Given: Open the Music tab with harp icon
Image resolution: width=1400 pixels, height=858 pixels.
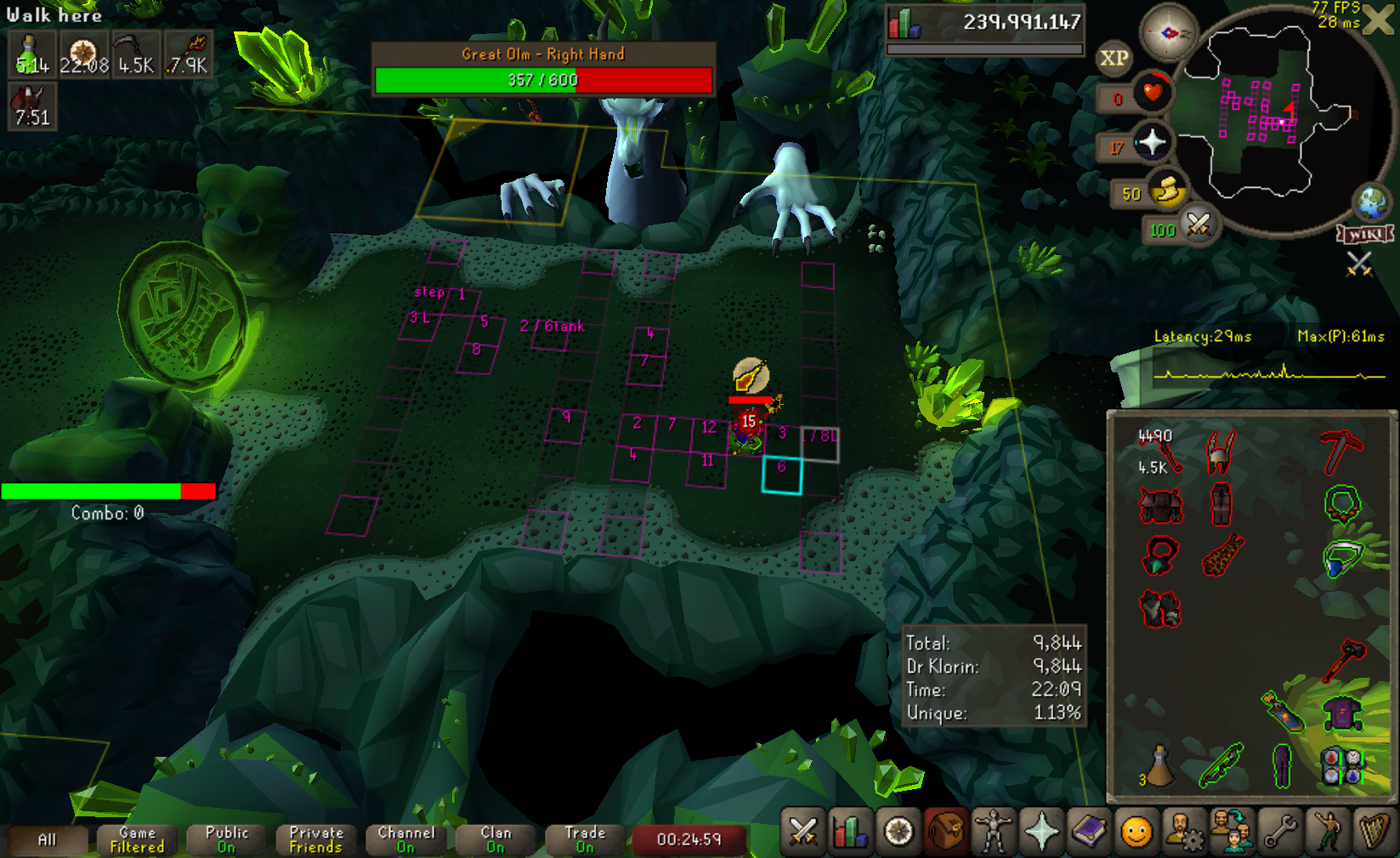Looking at the screenshot, I should click(x=1374, y=832).
